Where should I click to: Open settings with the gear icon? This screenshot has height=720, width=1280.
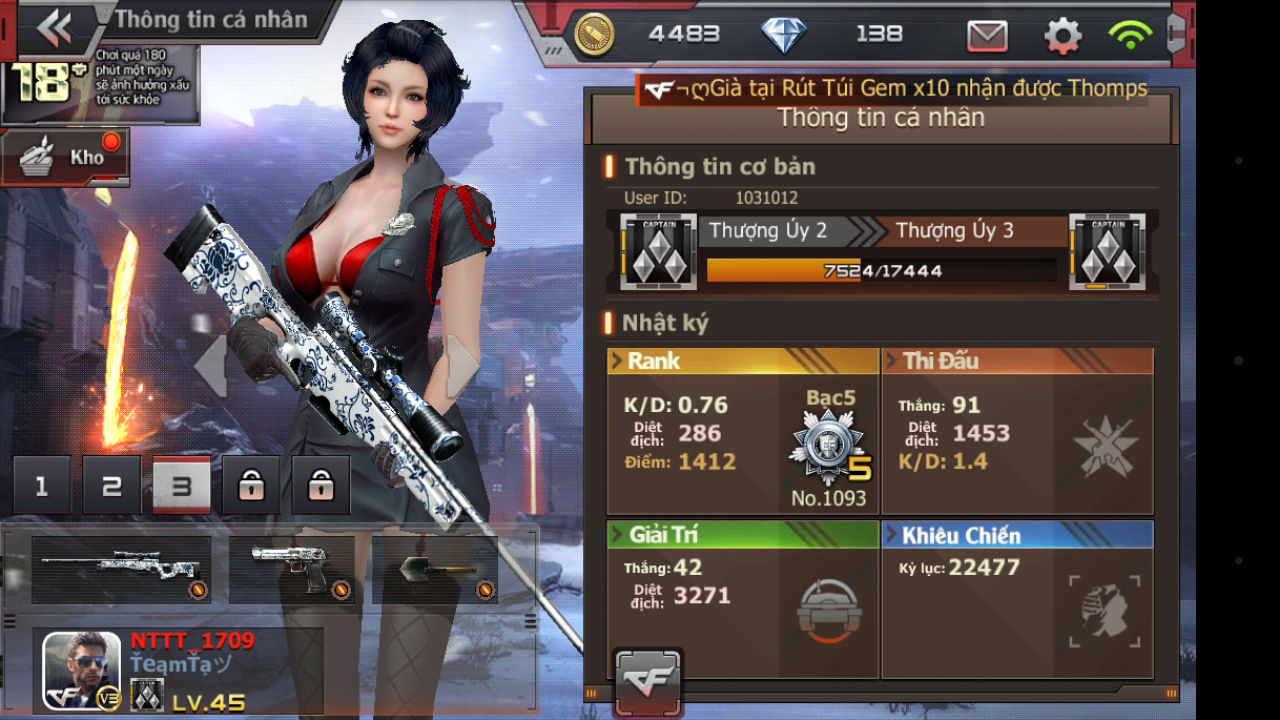(1062, 36)
